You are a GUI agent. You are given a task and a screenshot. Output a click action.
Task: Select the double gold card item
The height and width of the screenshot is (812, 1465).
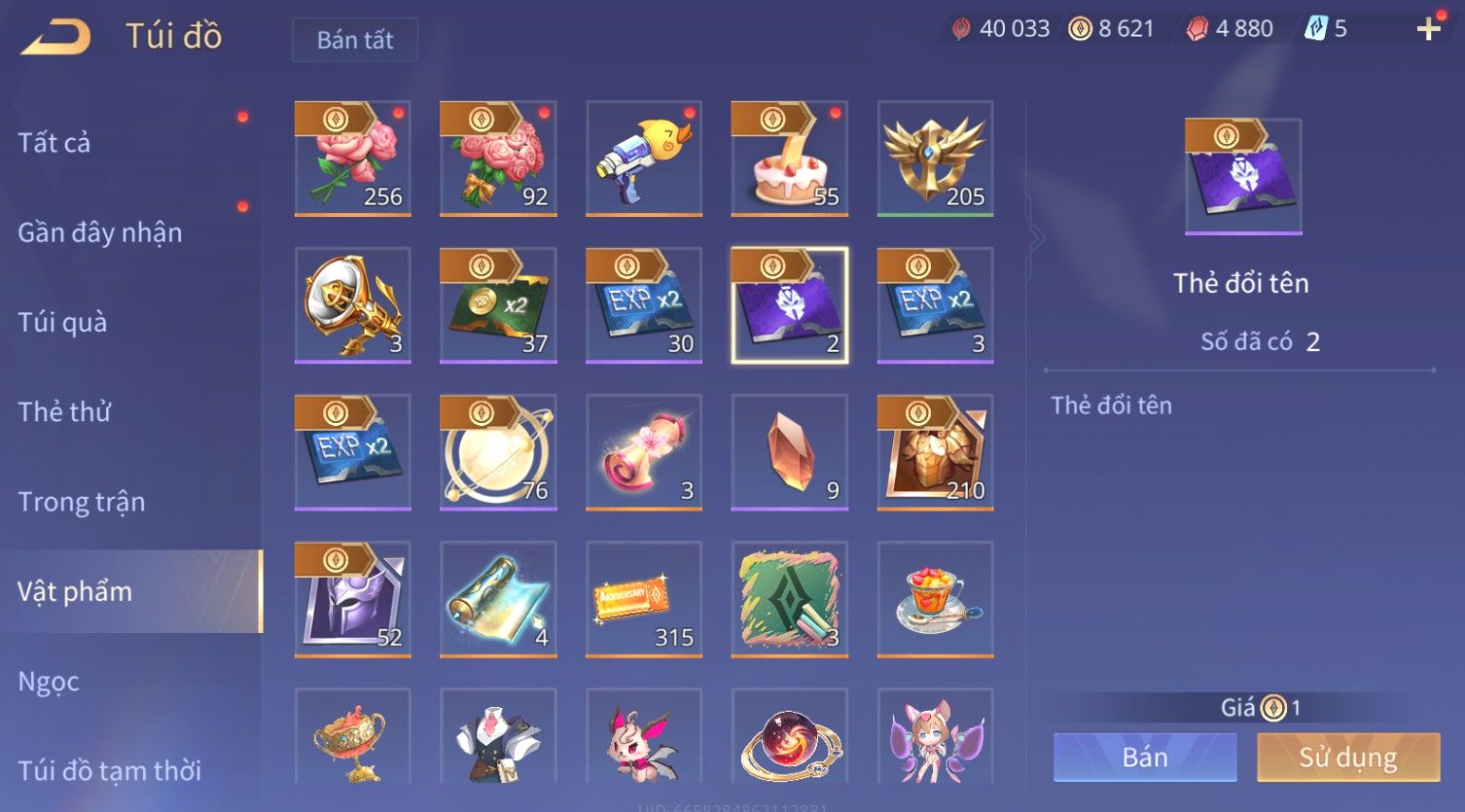coord(498,305)
